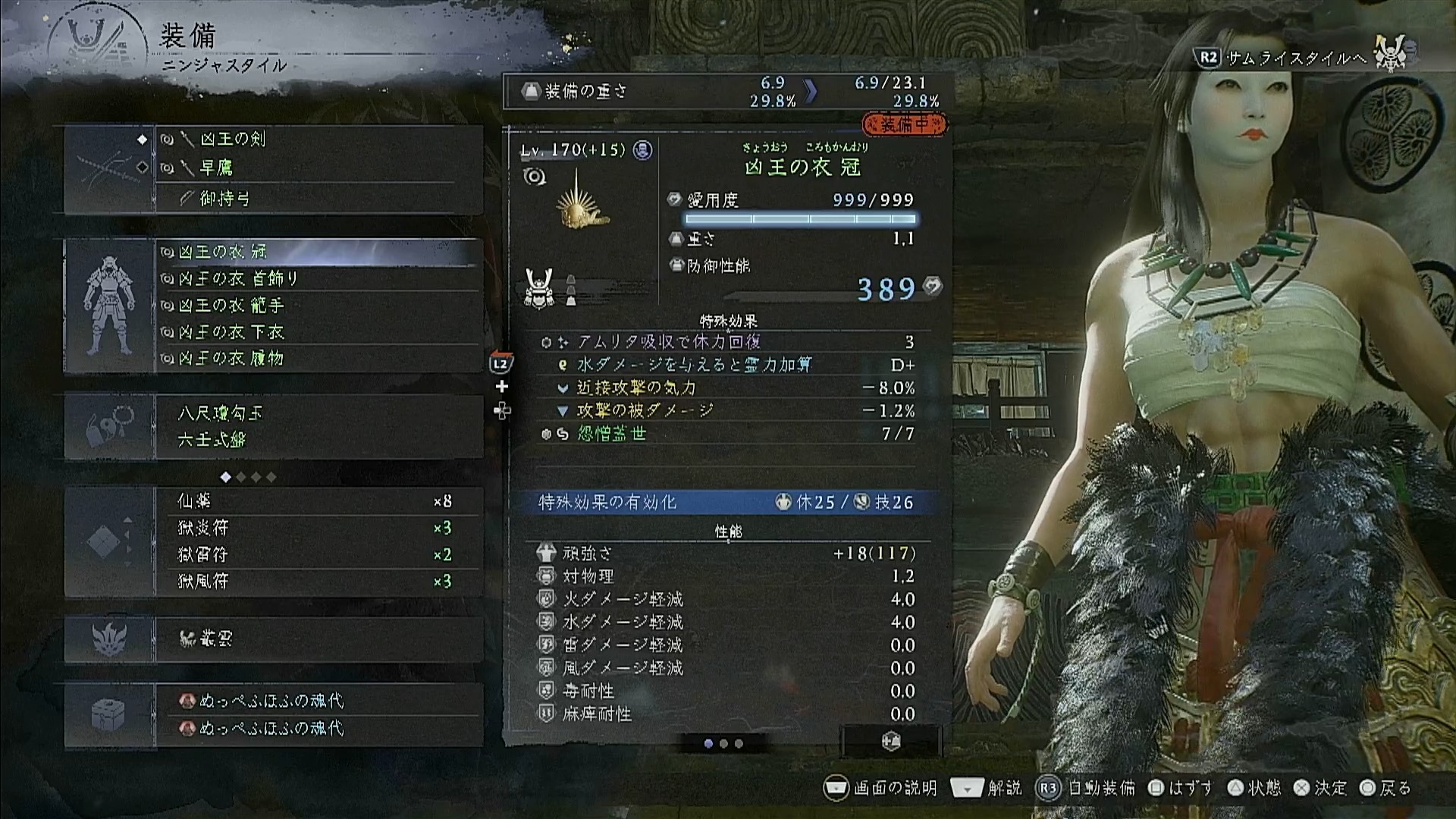Viewport: 1456px width, 819px height.
Task: Choose the 八尺瓊勾玉 accessory slot
Action: (318, 413)
